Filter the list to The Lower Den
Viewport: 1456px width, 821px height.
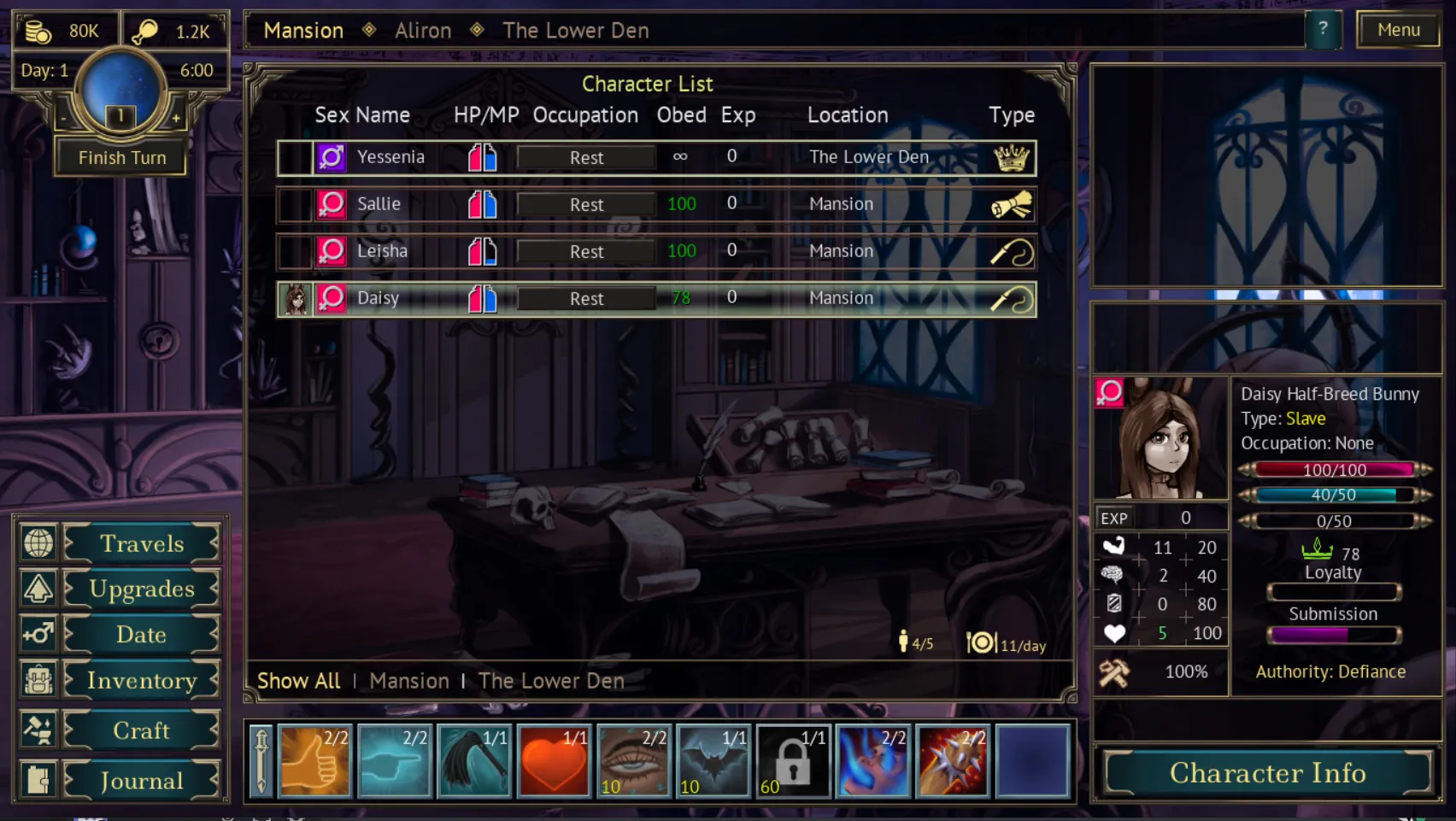click(x=551, y=681)
